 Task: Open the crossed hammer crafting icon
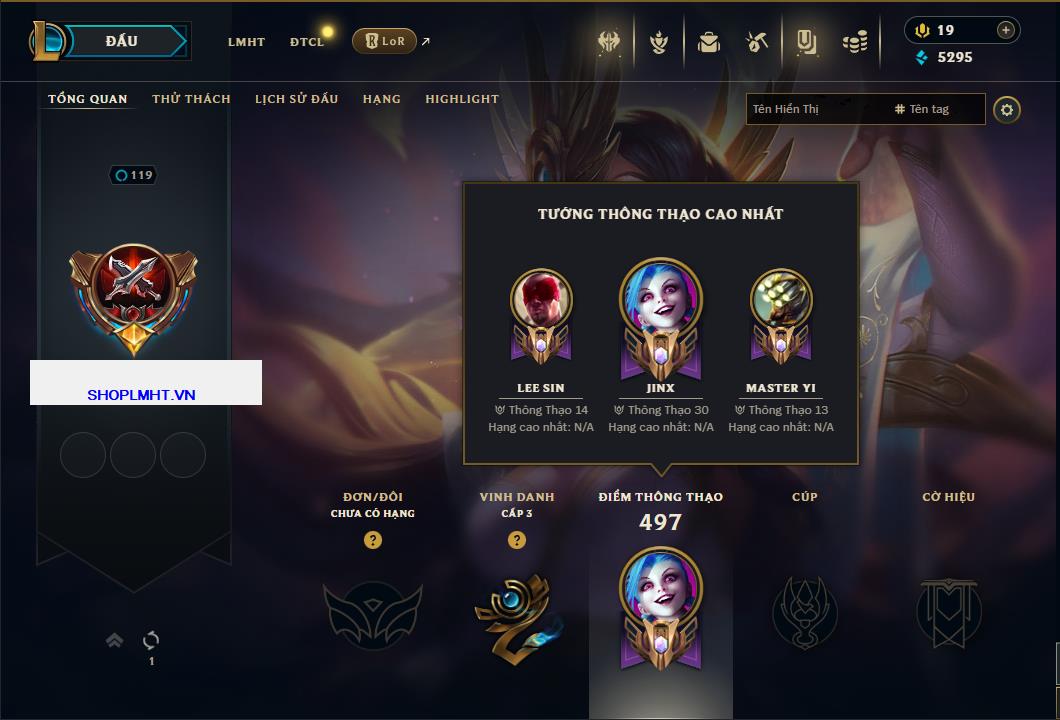[x=757, y=42]
